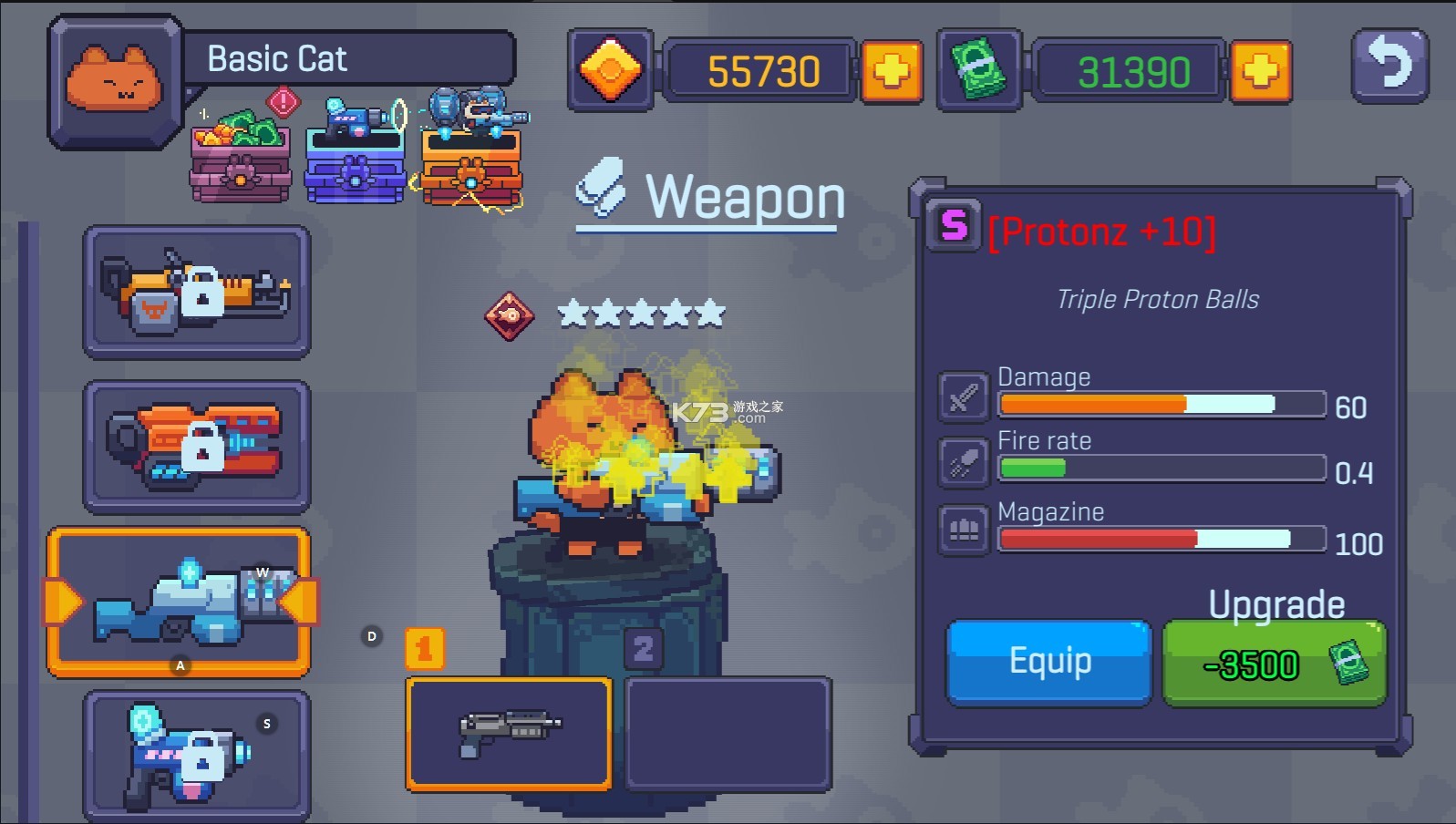
Task: Add more green cash
Action: (1260, 71)
